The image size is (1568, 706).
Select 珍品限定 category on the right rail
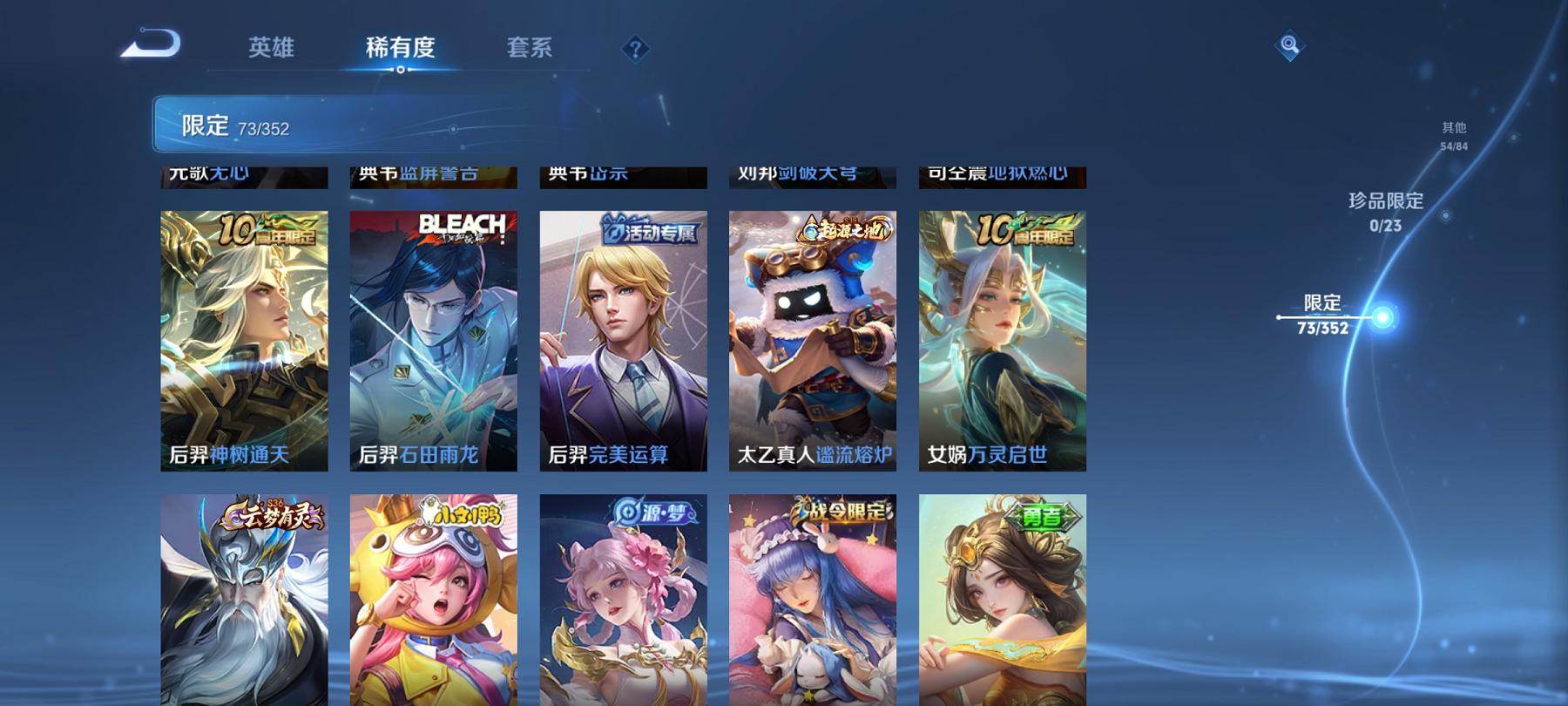(1383, 201)
